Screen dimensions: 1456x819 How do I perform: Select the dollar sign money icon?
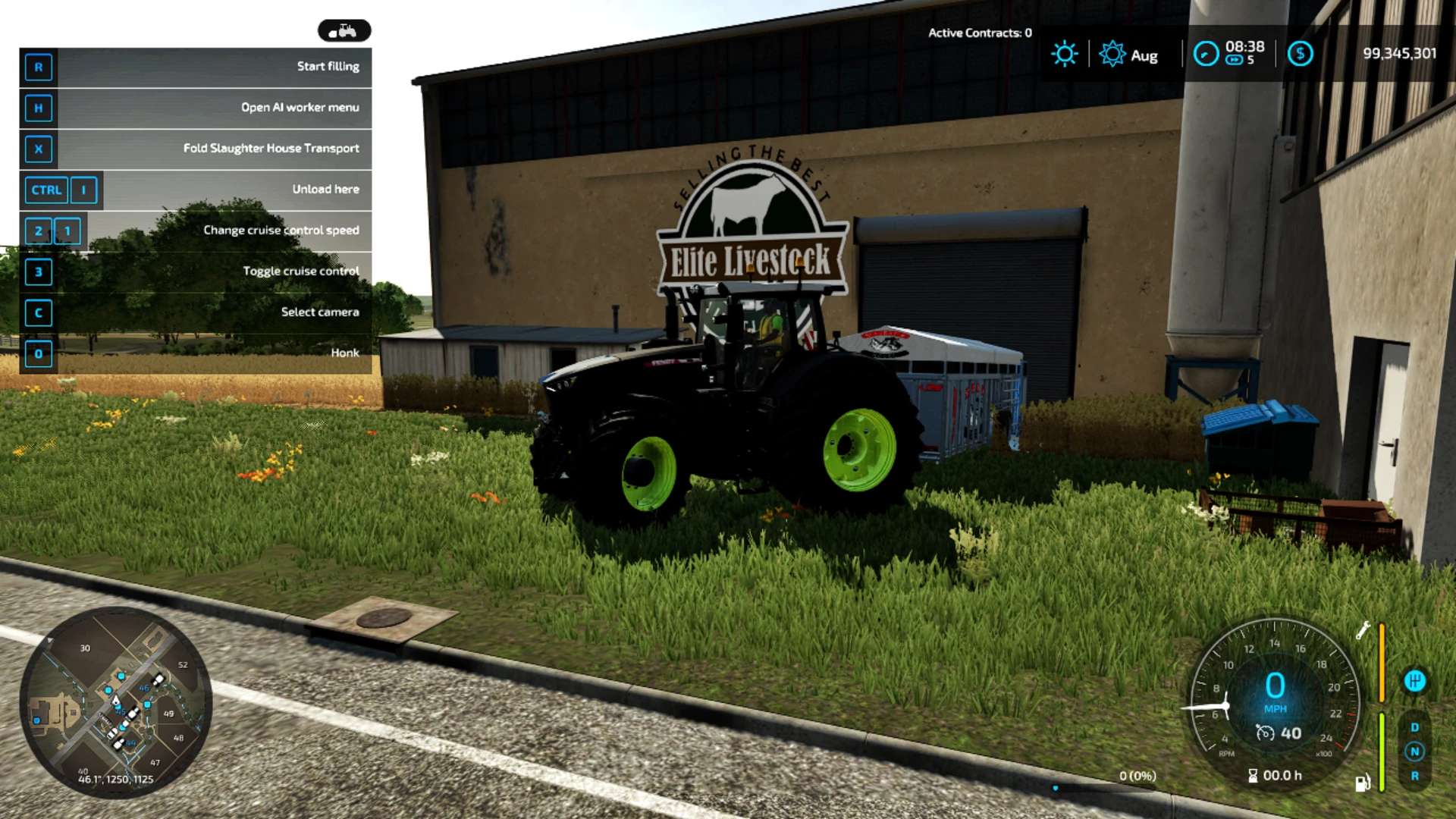[x=1300, y=54]
